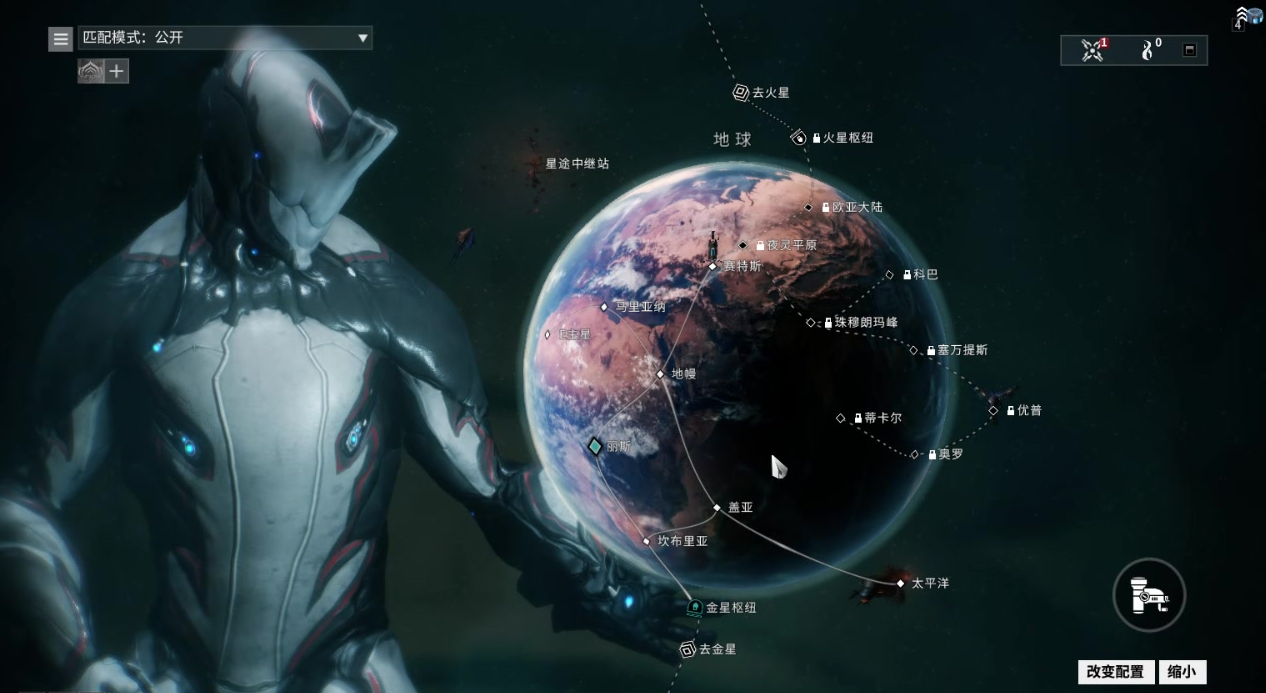Pick the 赛特斯 node on Earth
The image size is (1266, 693).
pyautogui.click(x=713, y=266)
